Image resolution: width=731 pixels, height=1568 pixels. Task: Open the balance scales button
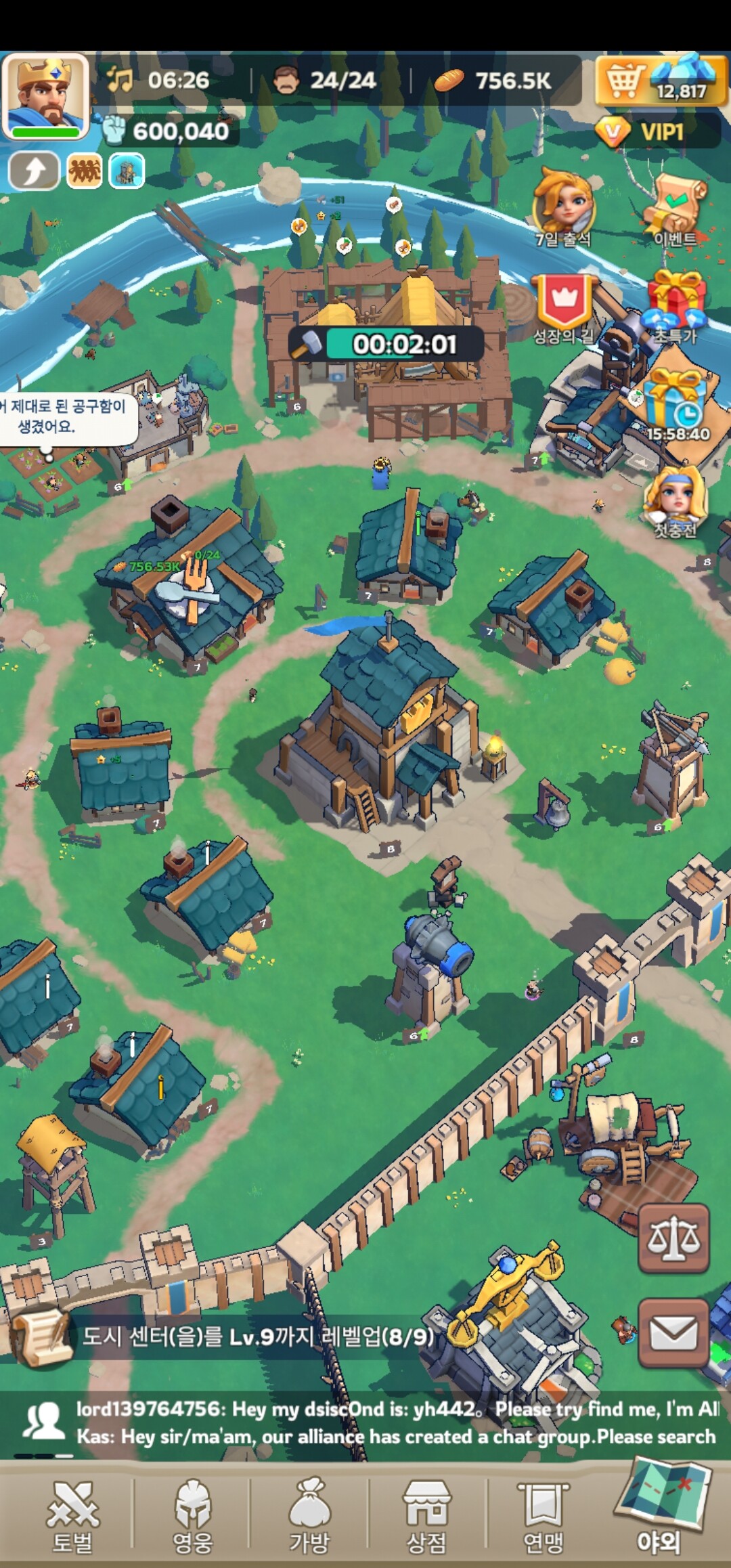(673, 1238)
